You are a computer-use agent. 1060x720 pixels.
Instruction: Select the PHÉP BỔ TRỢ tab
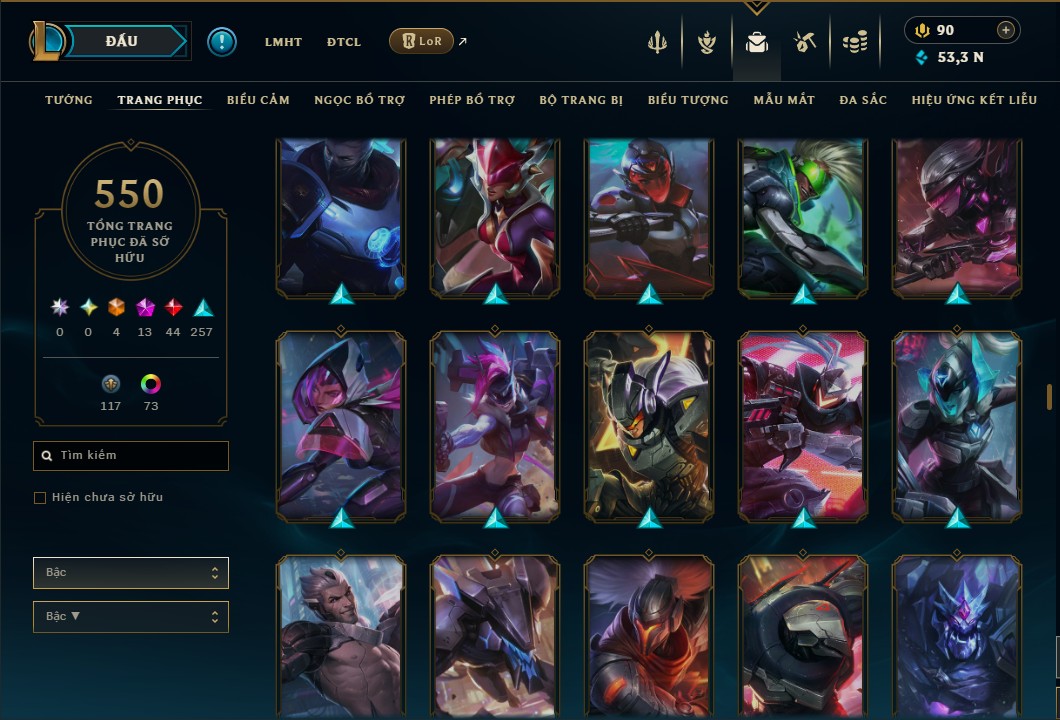472,100
